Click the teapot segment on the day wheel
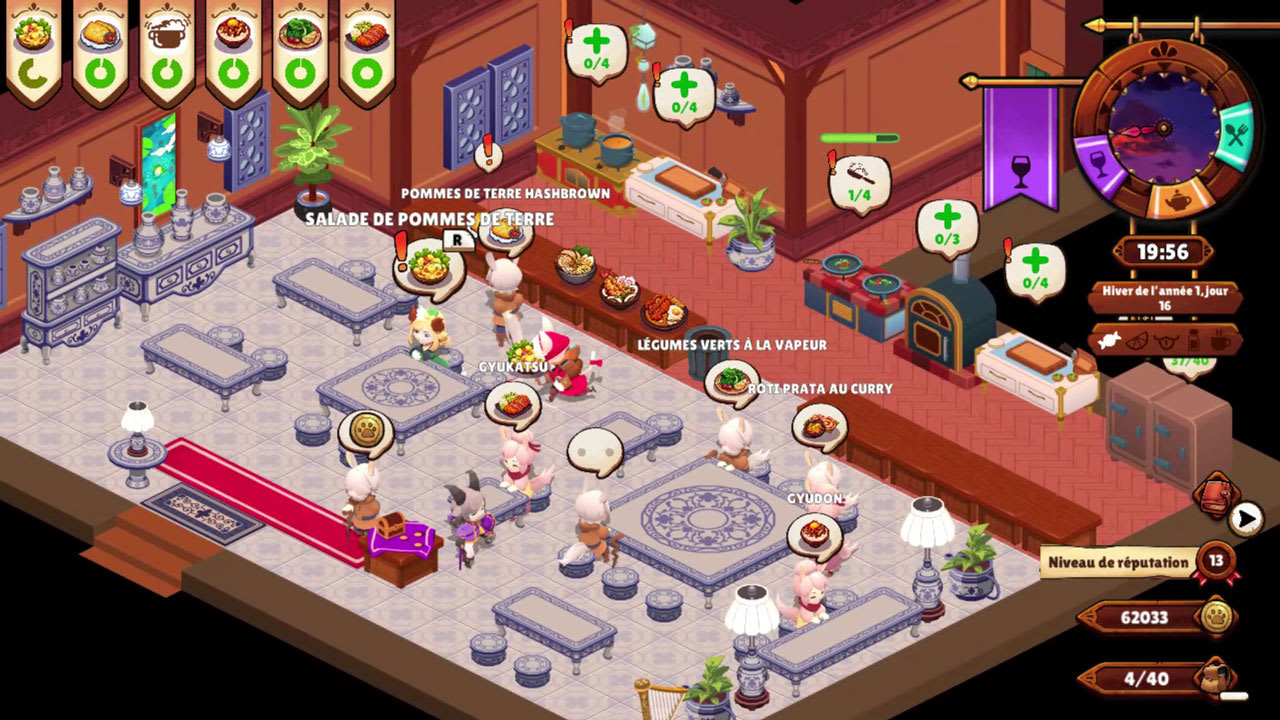Image resolution: width=1280 pixels, height=720 pixels. (x=1178, y=199)
